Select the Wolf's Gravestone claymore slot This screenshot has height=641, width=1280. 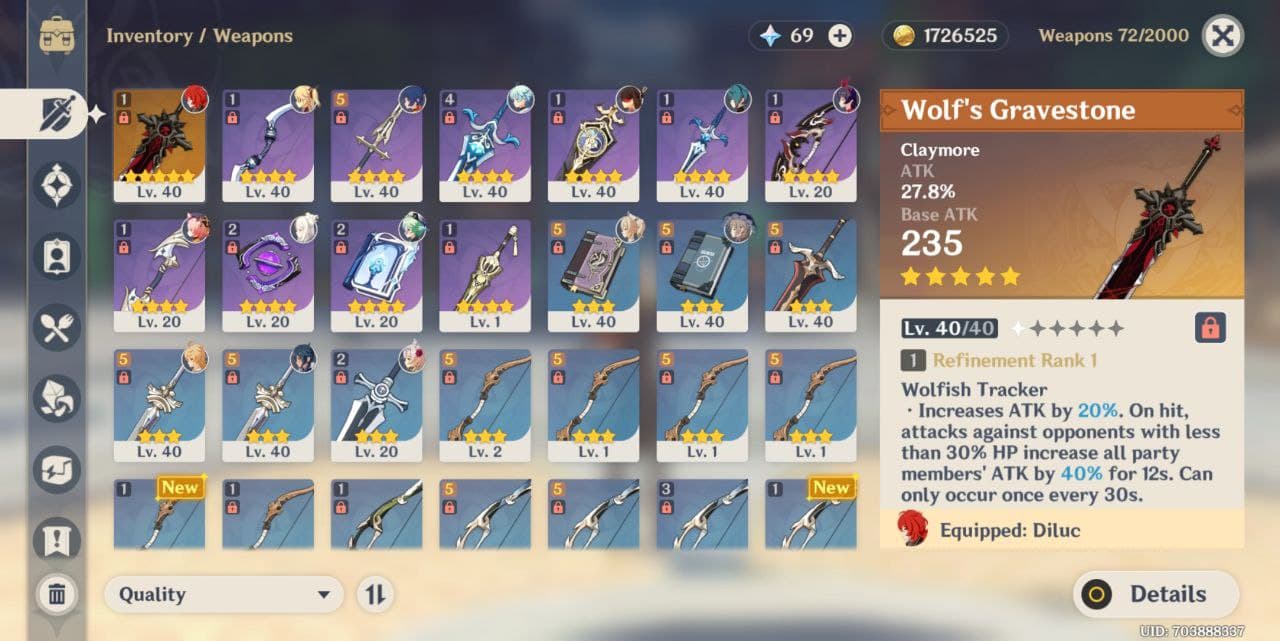point(159,145)
